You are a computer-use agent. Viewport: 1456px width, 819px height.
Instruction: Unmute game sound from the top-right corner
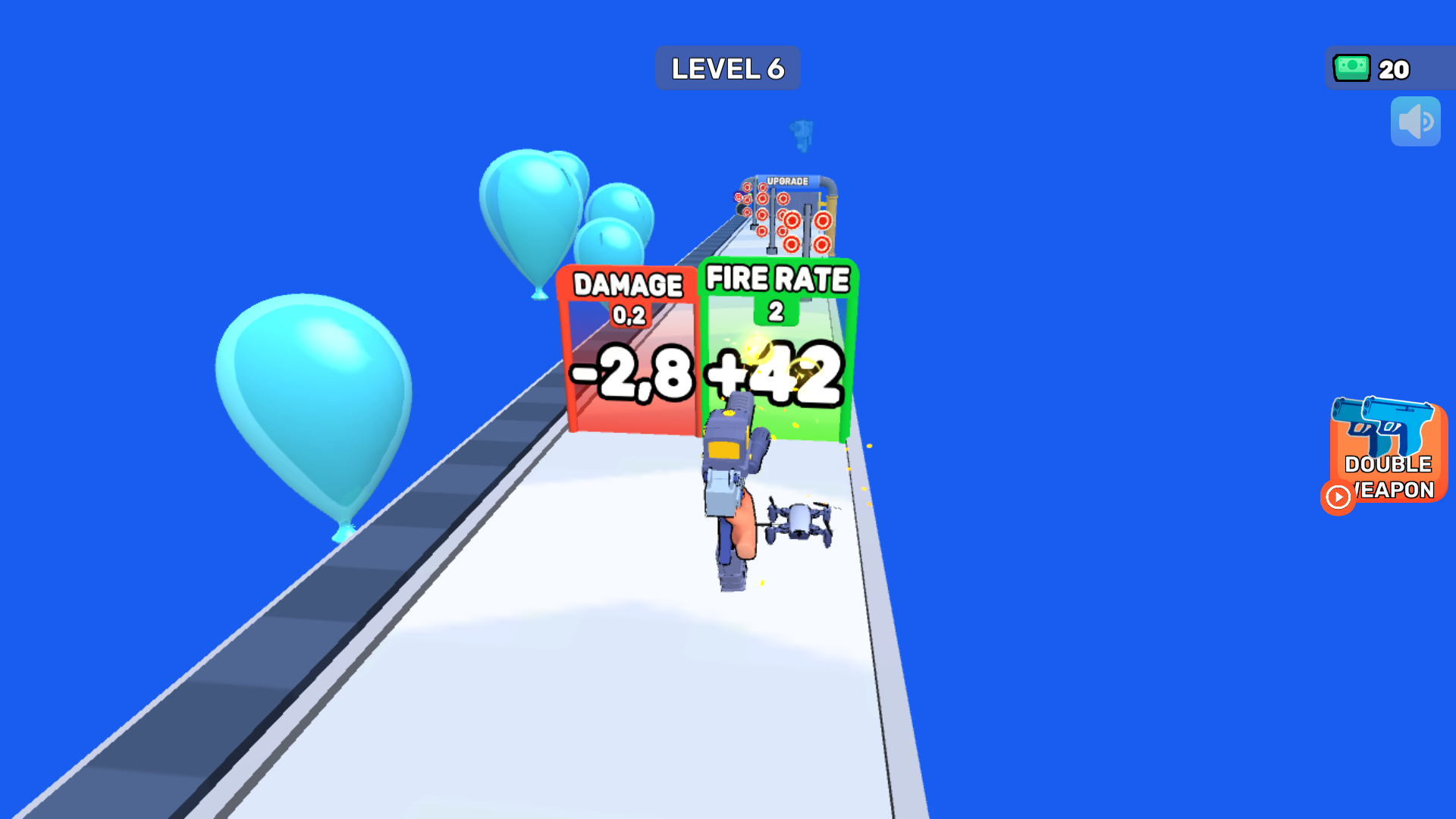point(1415,121)
